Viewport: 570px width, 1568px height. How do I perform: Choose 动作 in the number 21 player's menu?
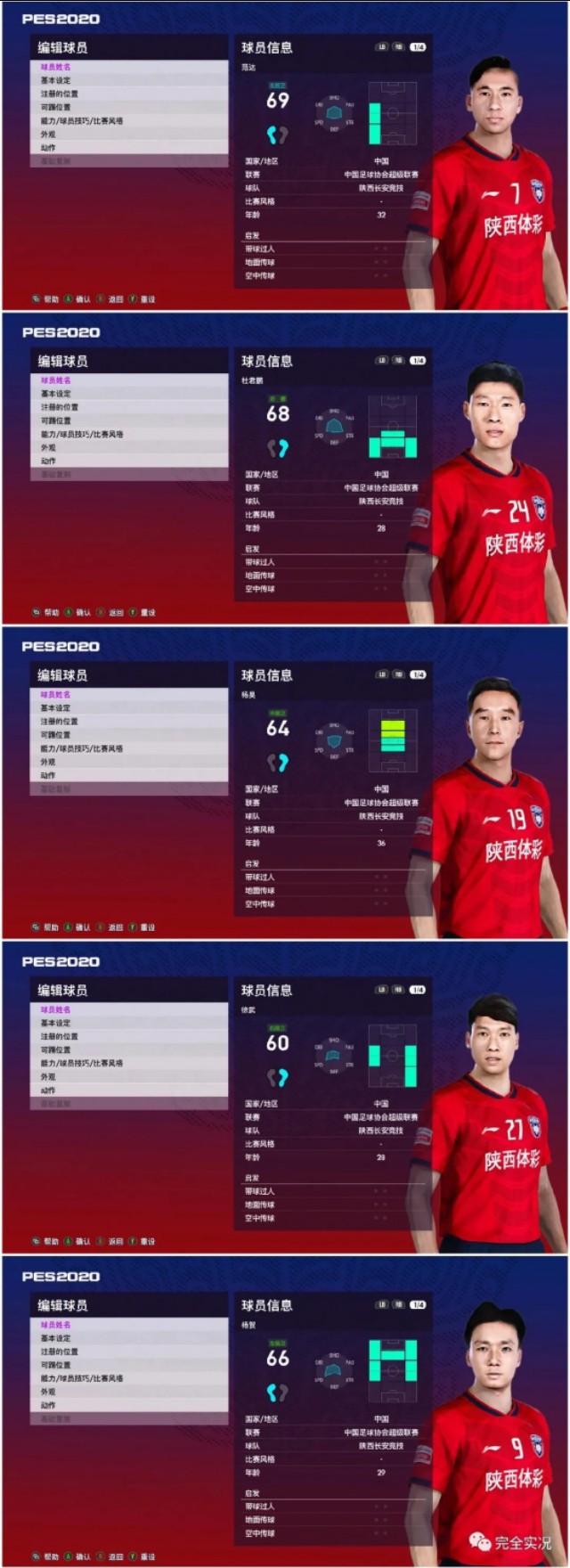coord(48,1090)
